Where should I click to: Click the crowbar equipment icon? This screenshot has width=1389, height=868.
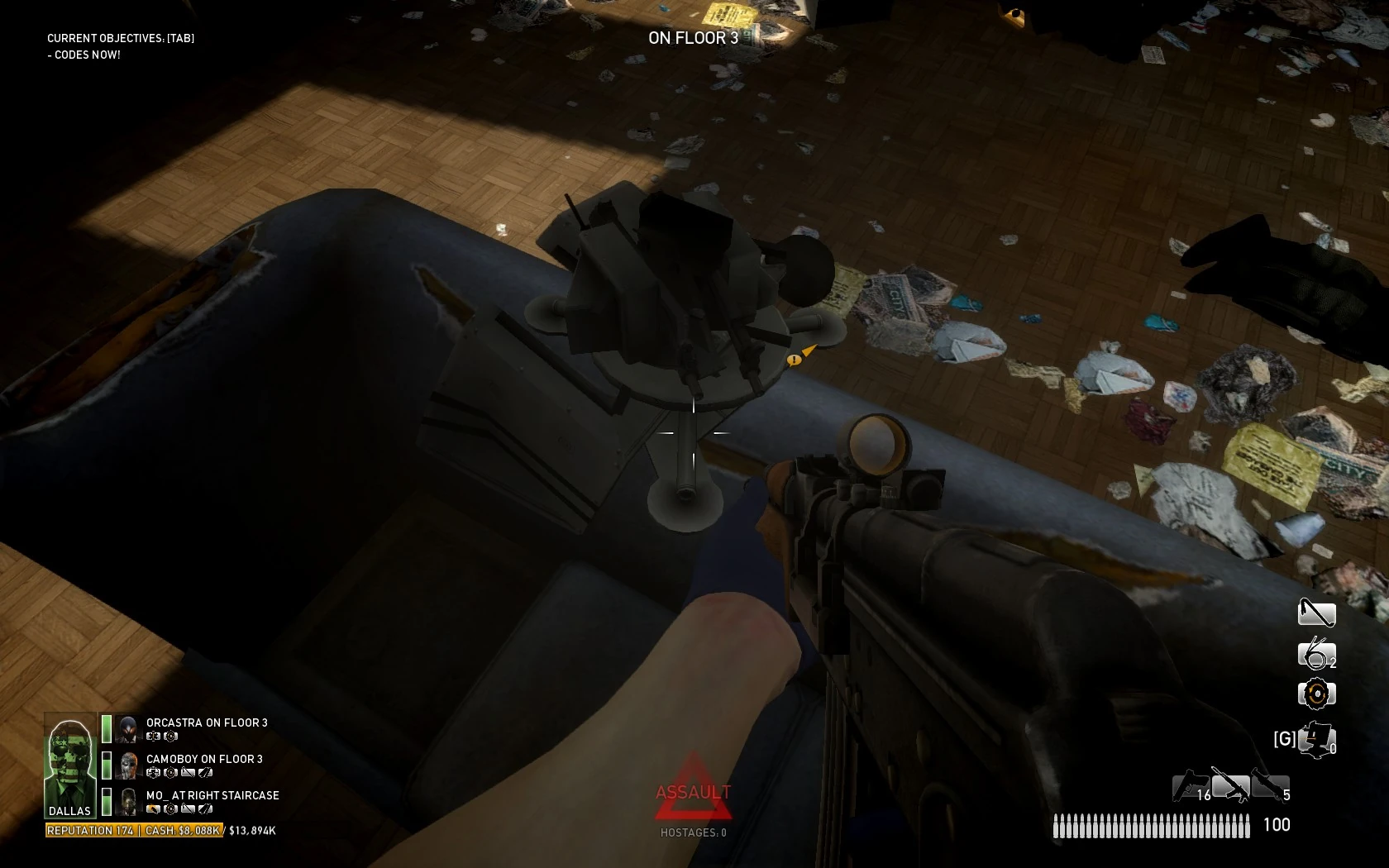(x=1316, y=613)
